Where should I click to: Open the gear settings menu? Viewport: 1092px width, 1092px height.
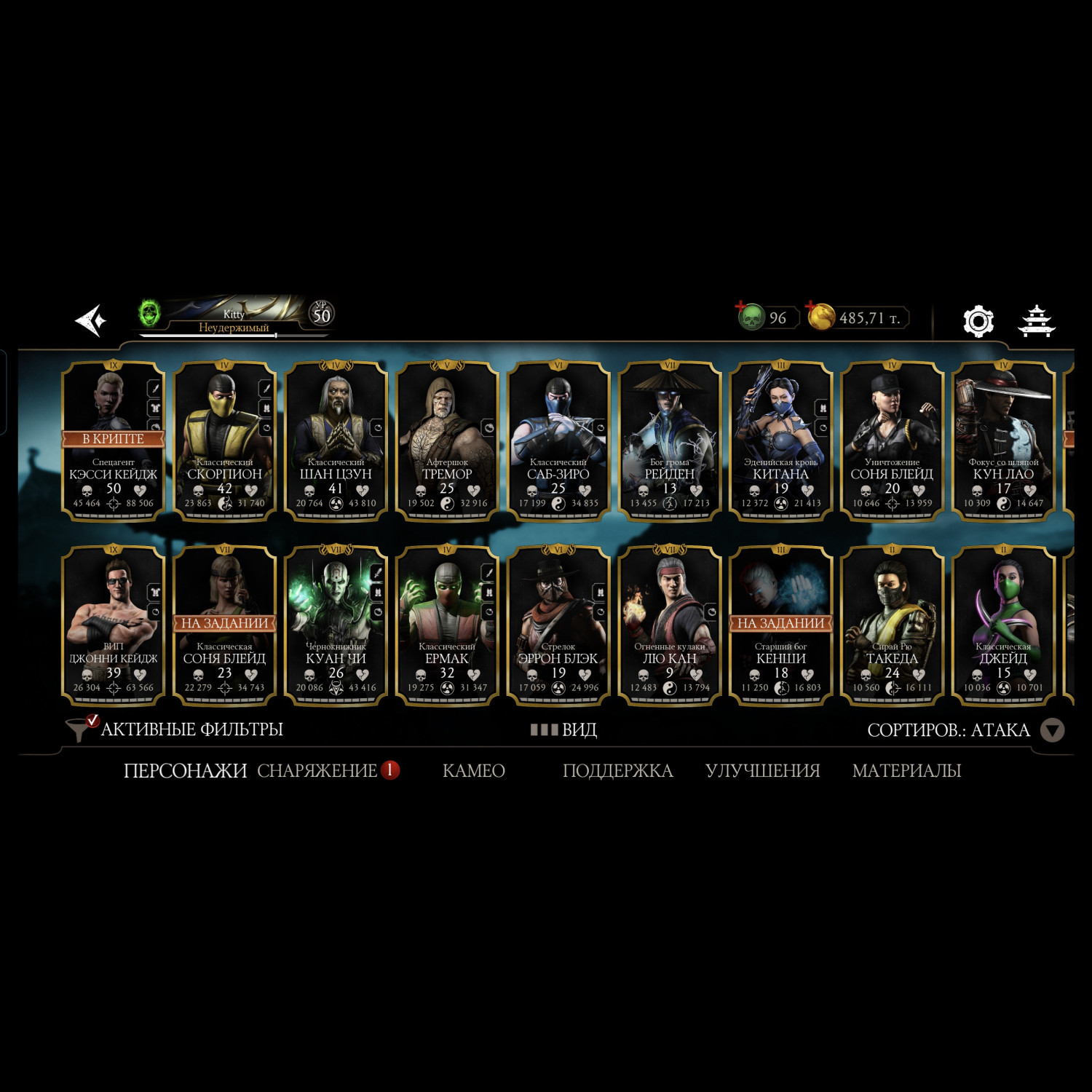coord(978,320)
